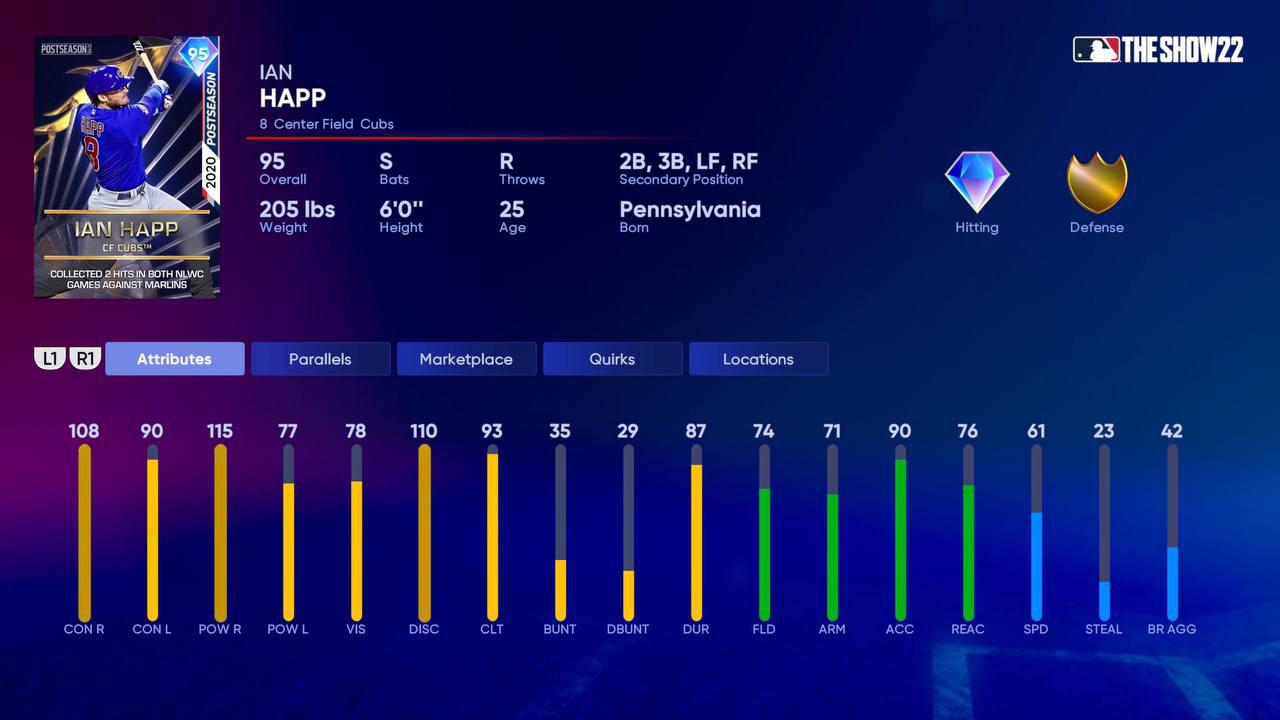This screenshot has height=720, width=1280.
Task: Open the Locations tab
Action: (758, 358)
